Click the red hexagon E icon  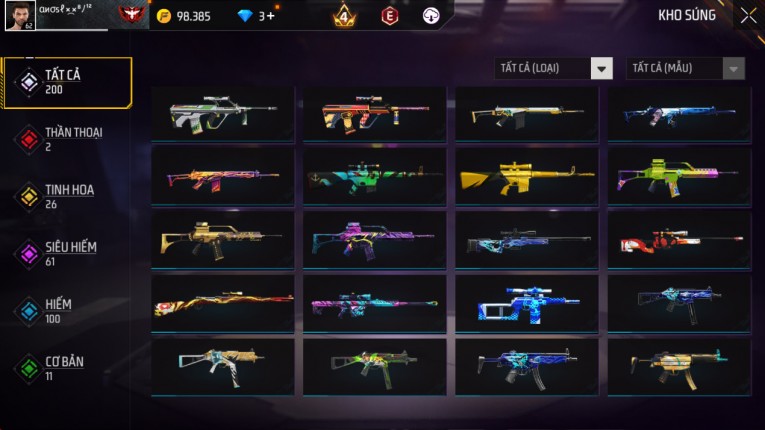[390, 16]
